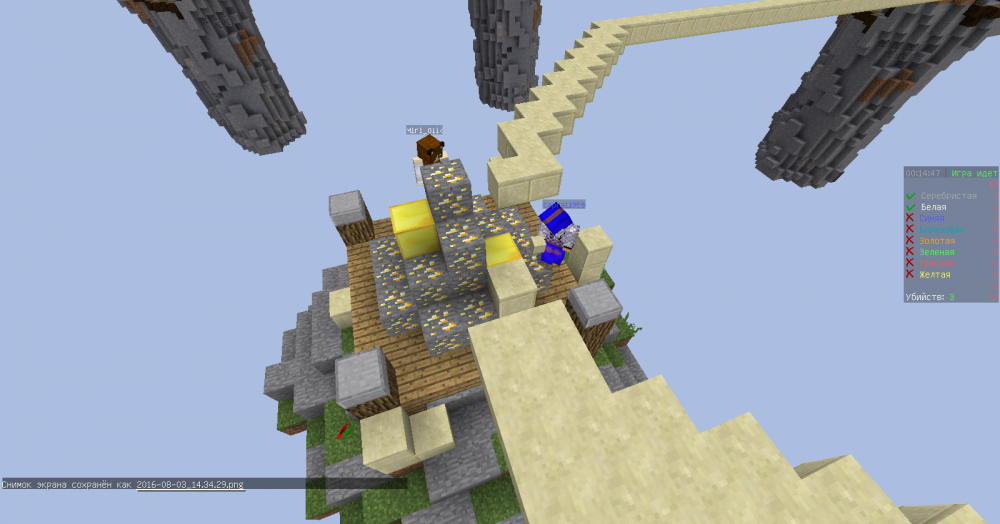The height and width of the screenshot is (524, 1000).
Task: Select the Синяя team row
Action: tap(932, 218)
